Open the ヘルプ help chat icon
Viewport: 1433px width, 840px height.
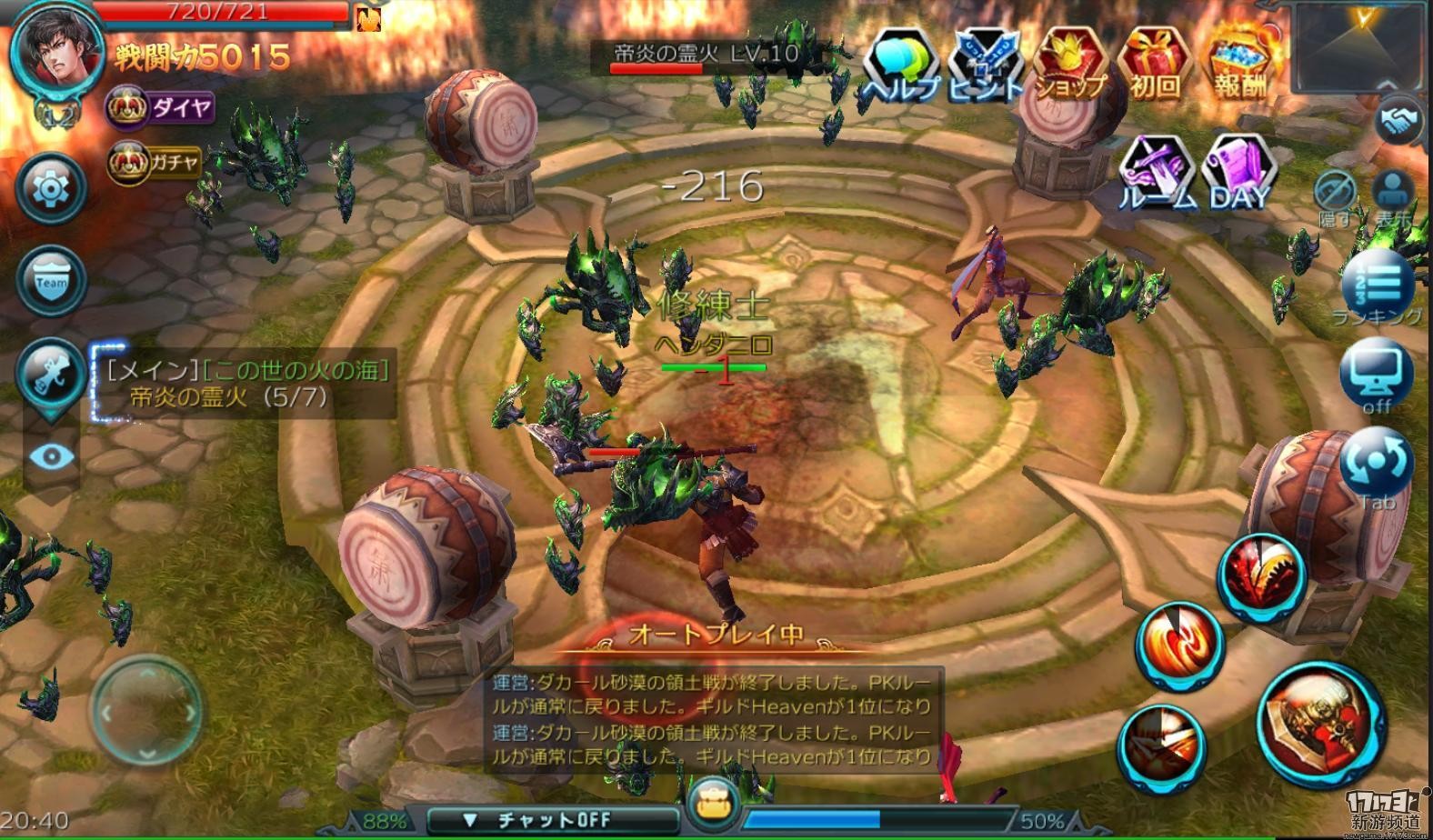click(x=900, y=65)
